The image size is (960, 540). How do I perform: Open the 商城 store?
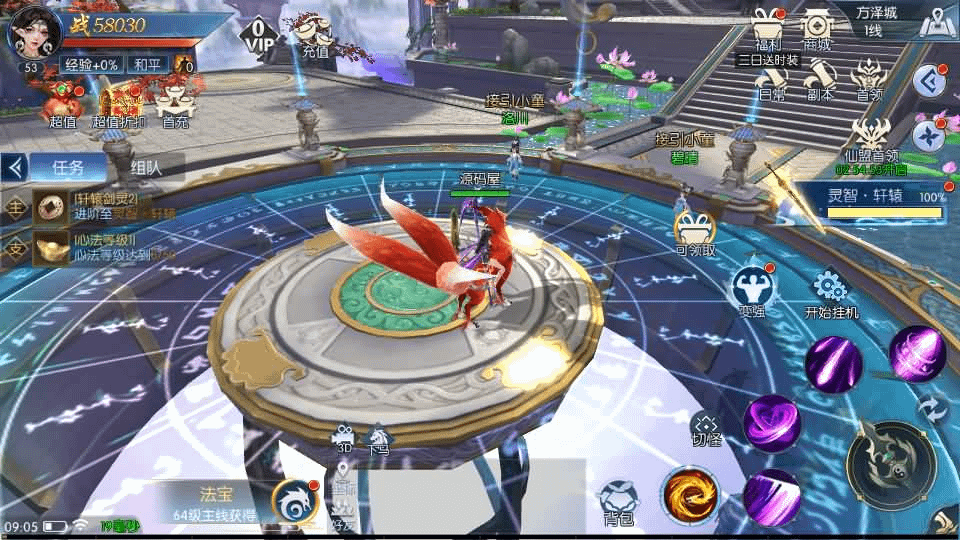click(817, 28)
